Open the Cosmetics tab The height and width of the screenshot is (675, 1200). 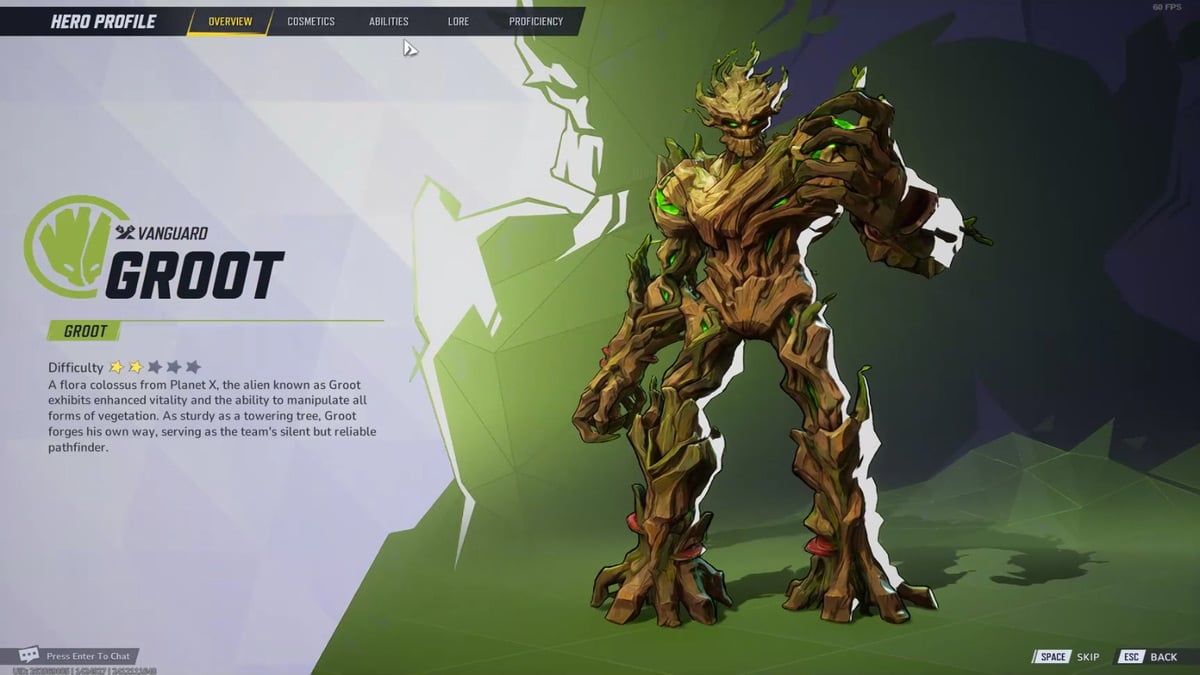(x=311, y=21)
